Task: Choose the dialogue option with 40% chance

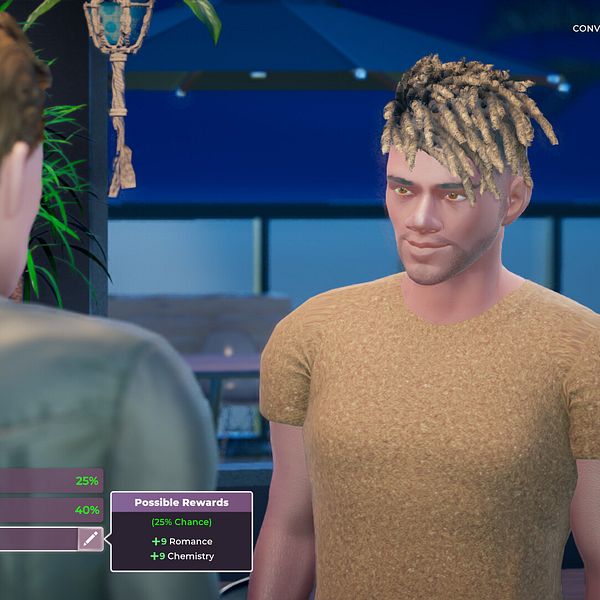Action: [50, 510]
